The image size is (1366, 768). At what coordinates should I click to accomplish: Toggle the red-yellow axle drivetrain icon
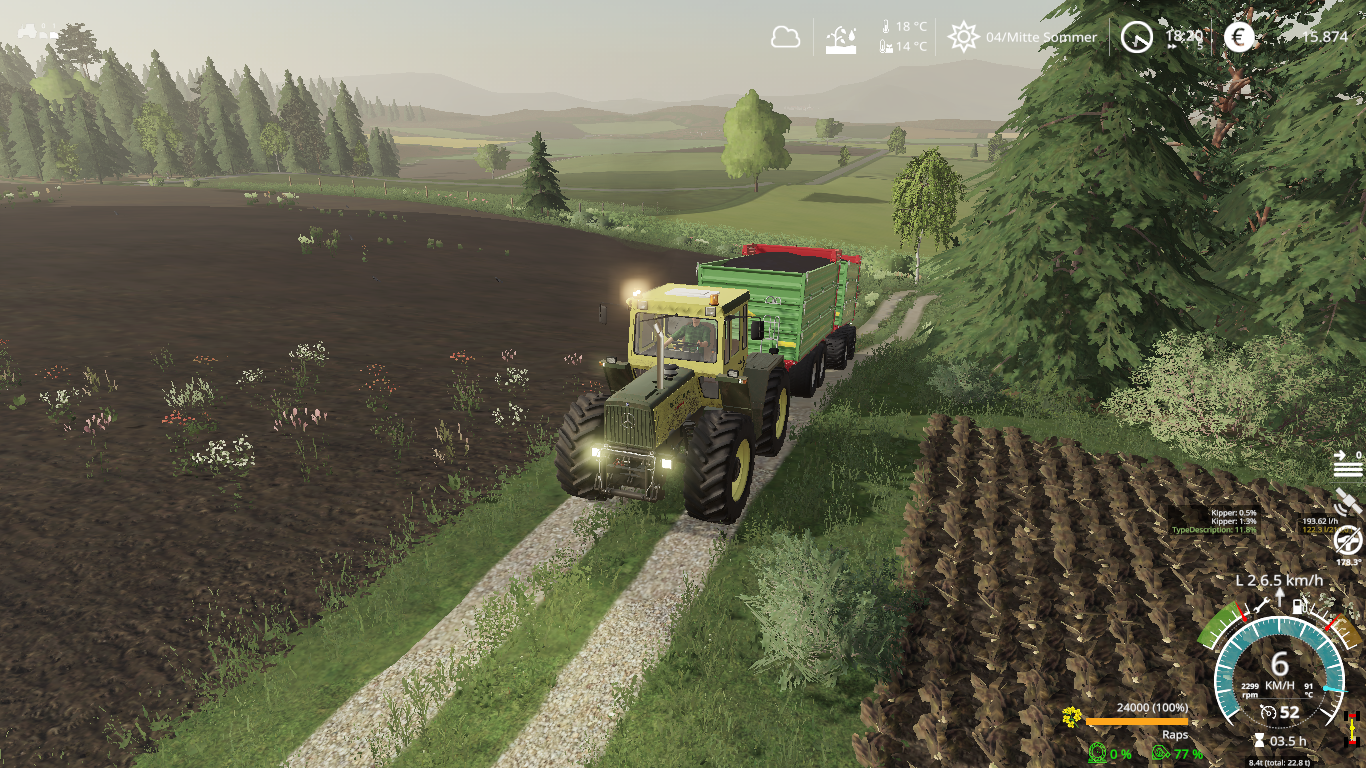(x=1353, y=727)
